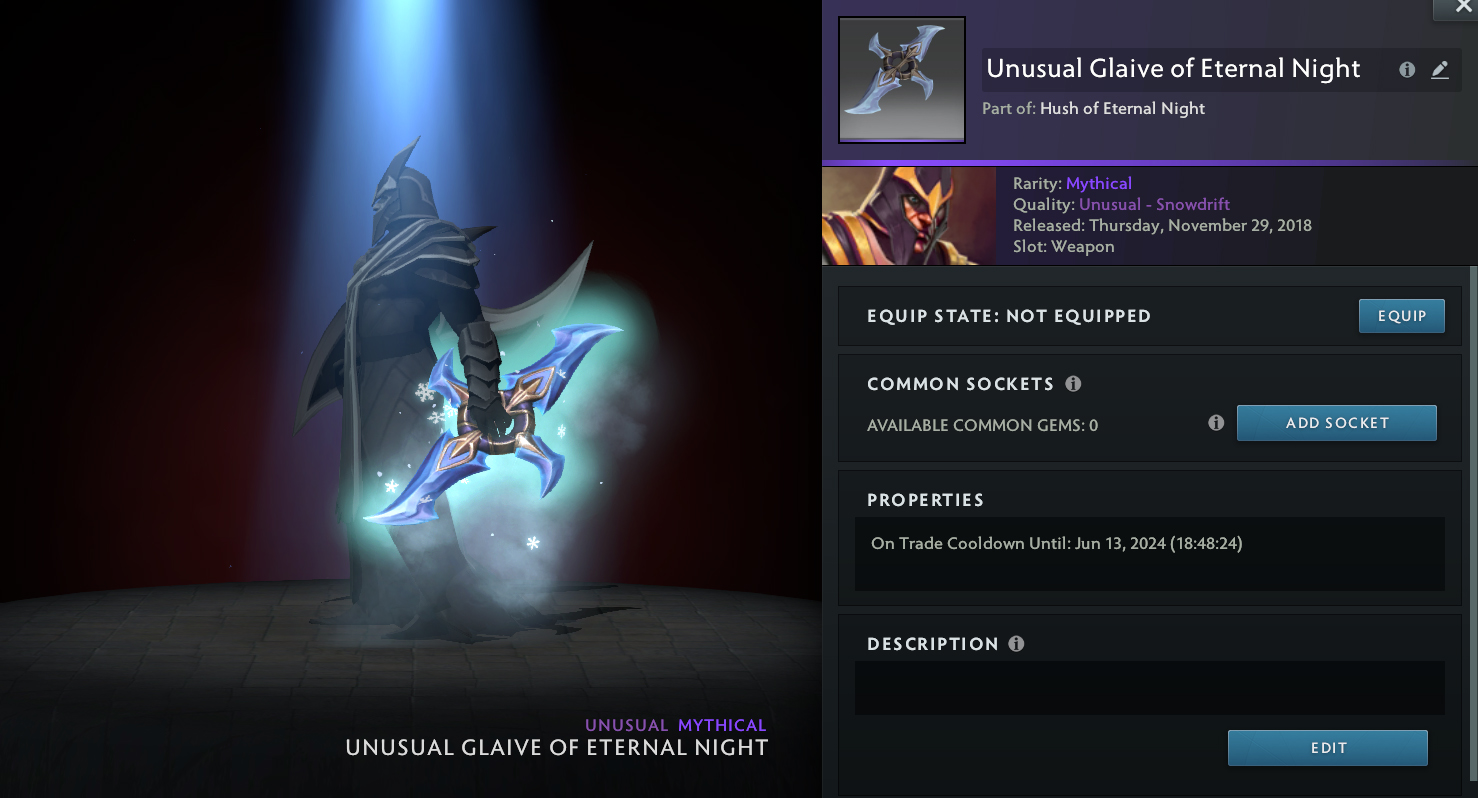This screenshot has width=1478, height=798.
Task: Select the glaive item thumbnail
Action: [901, 79]
